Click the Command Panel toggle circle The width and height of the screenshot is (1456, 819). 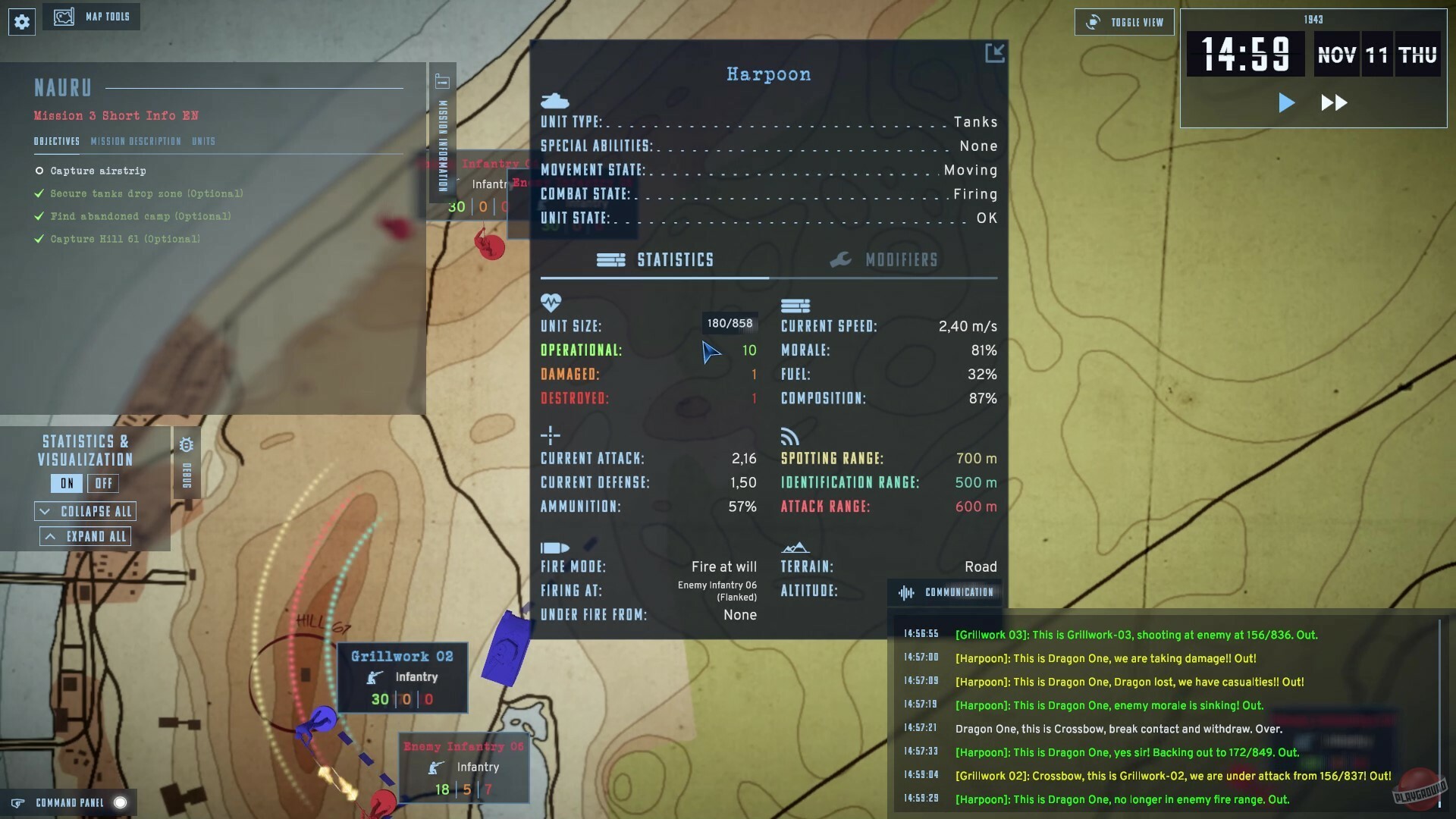(x=121, y=802)
